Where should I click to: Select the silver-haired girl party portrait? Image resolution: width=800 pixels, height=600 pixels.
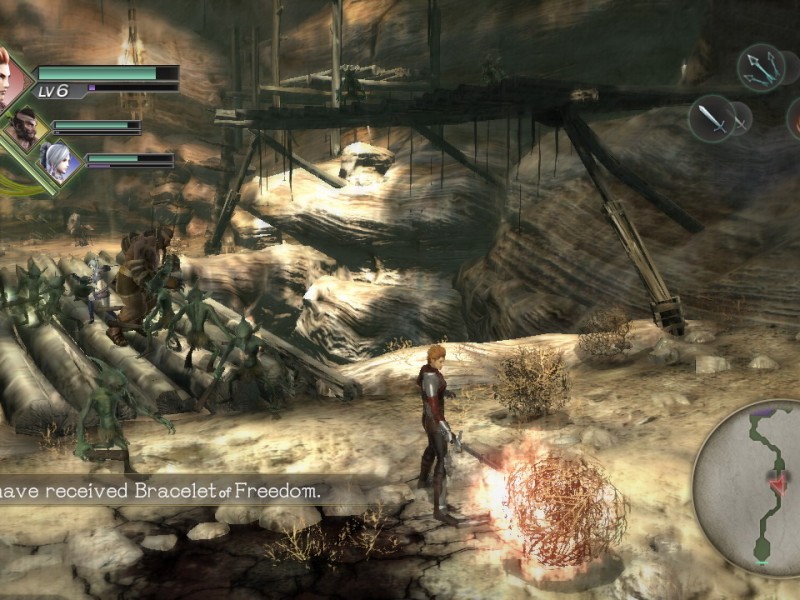pos(57,161)
